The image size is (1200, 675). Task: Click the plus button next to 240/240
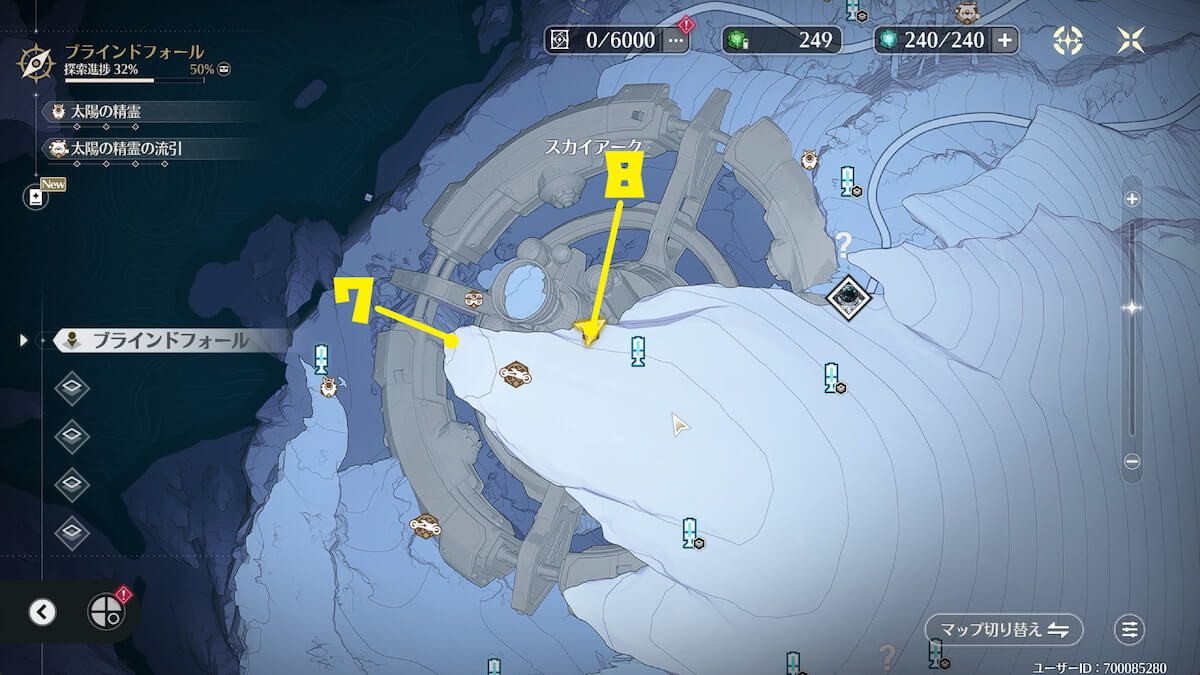point(1004,40)
